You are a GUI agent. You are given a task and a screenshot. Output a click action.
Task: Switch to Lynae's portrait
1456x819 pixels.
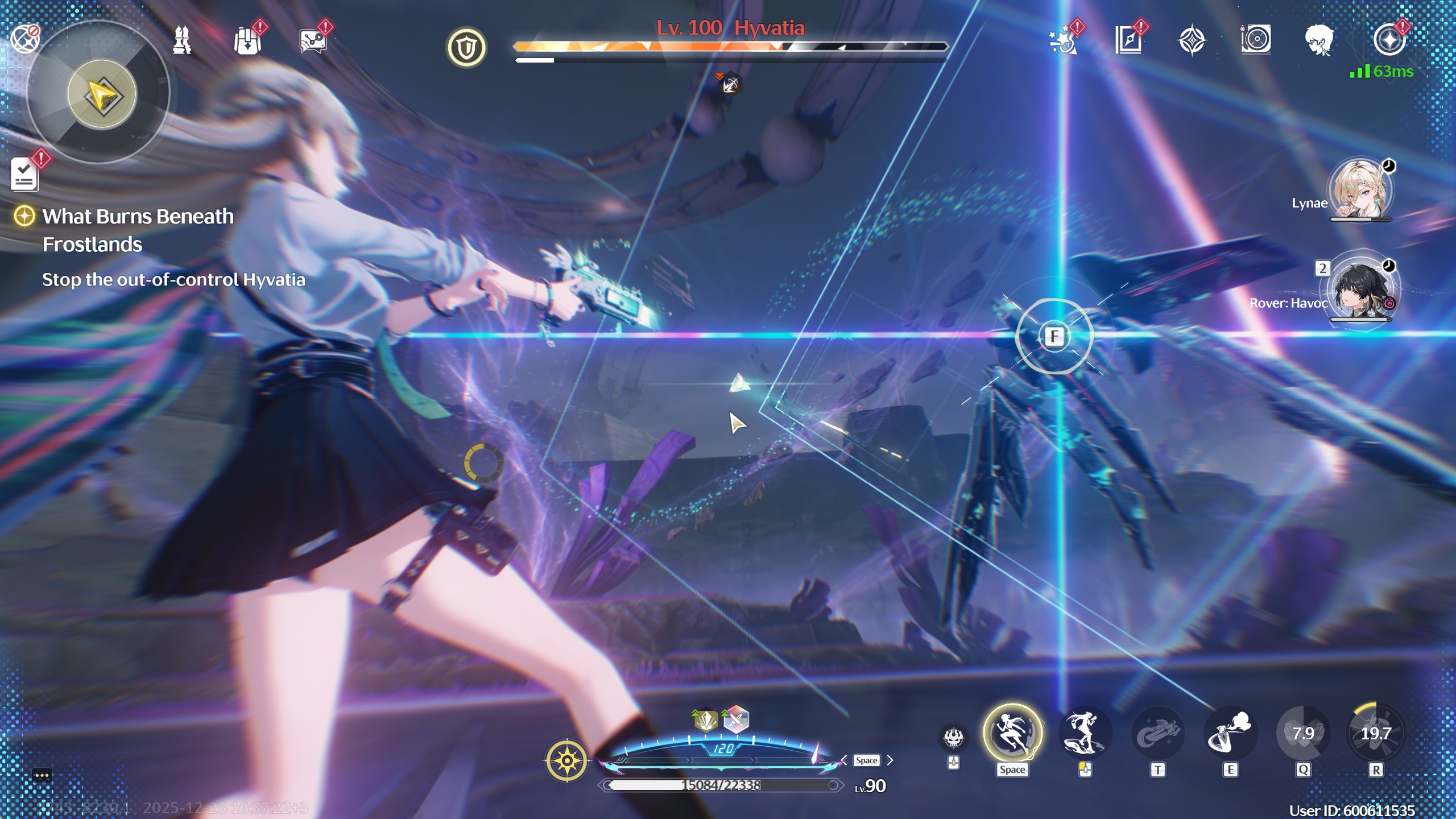(1360, 189)
